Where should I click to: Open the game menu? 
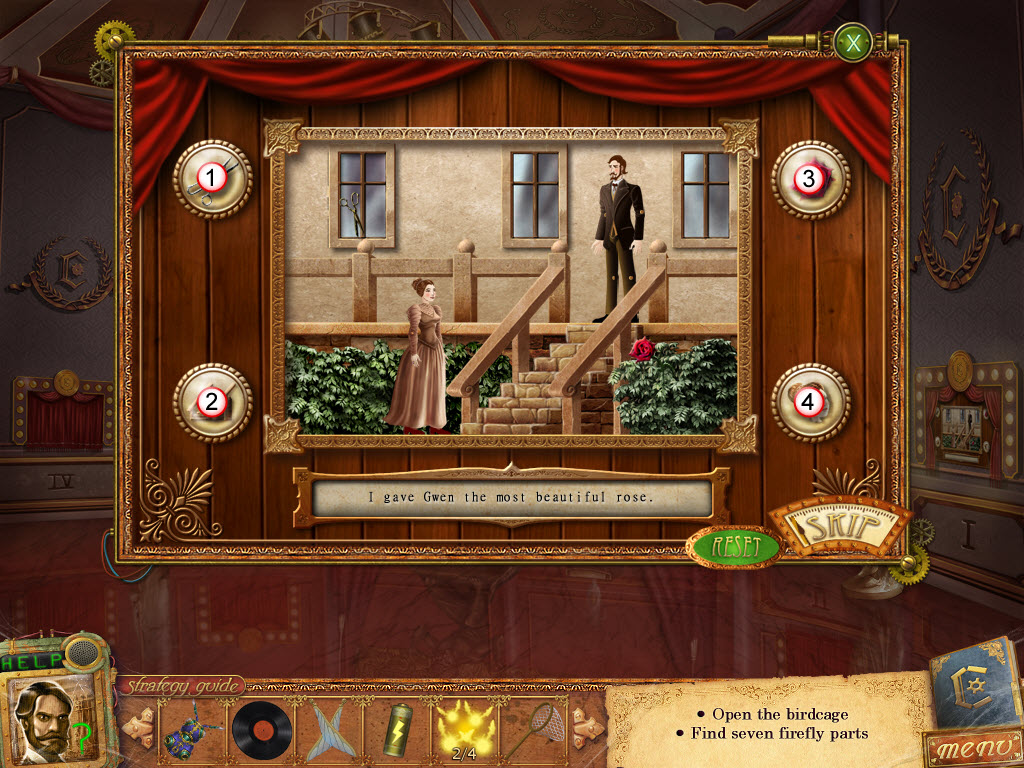click(x=968, y=748)
